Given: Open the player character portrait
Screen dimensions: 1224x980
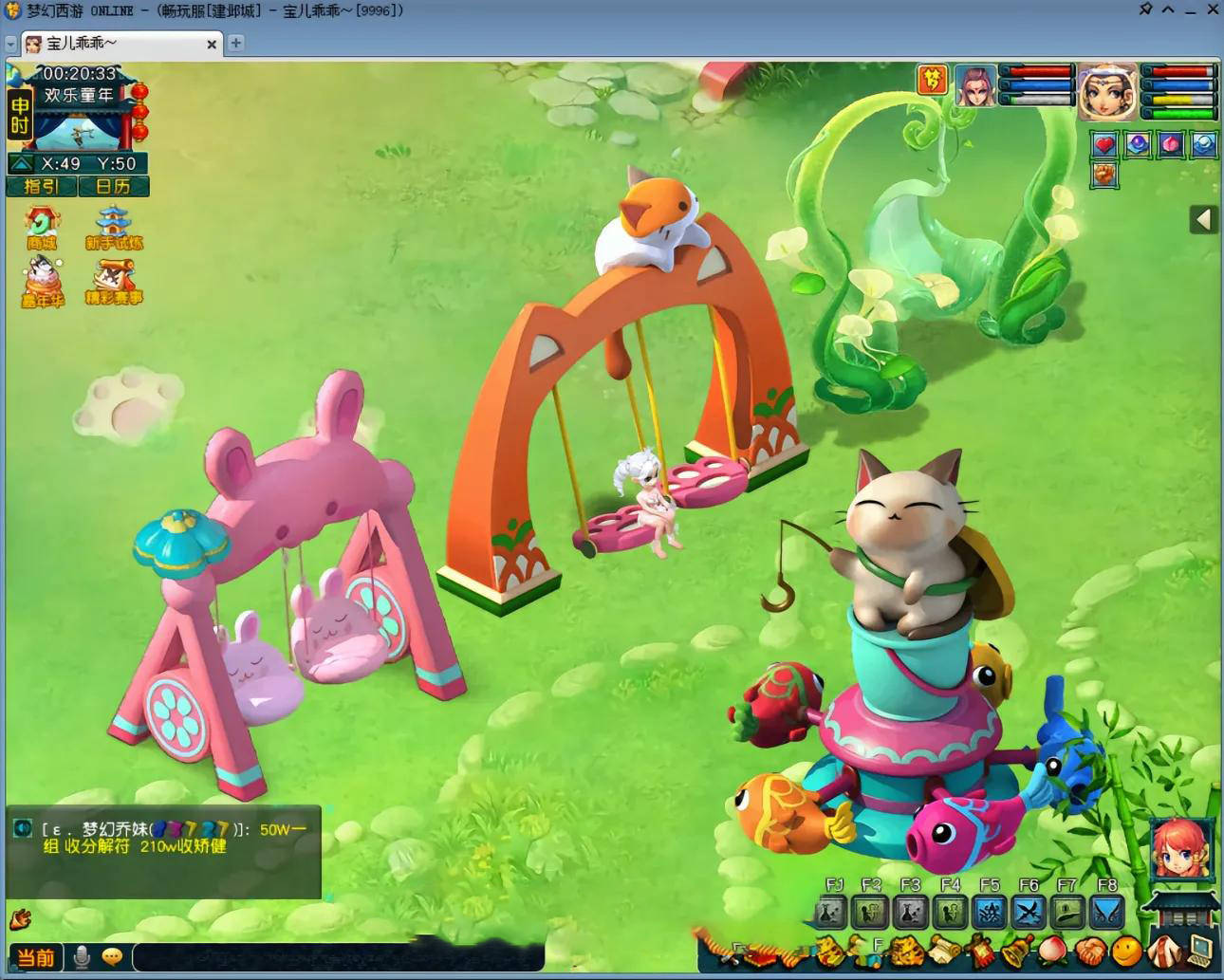Looking at the screenshot, I should (1106, 91).
